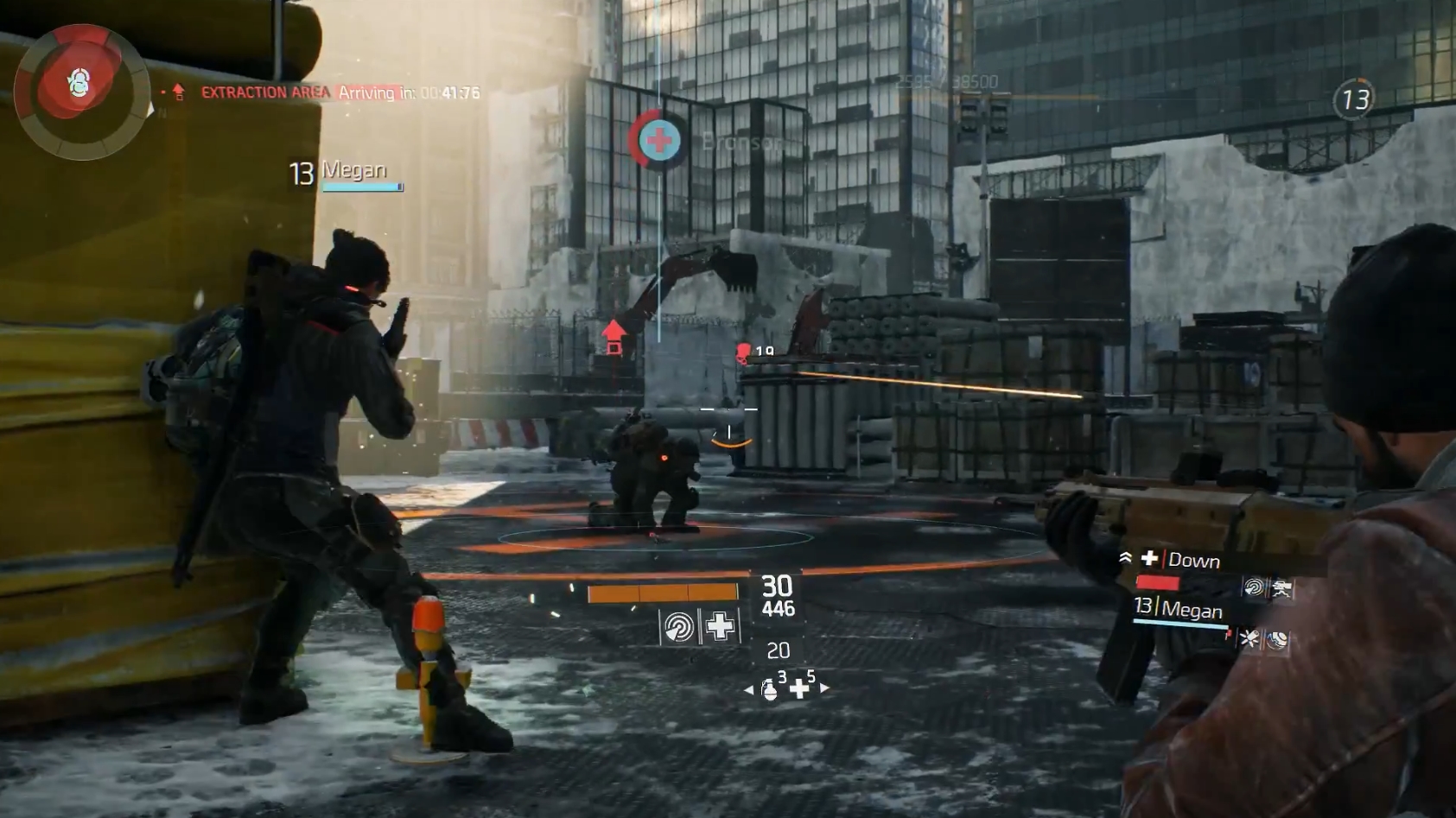Select the Pulse skill icon
The width and height of the screenshot is (1456, 818).
pos(678,628)
